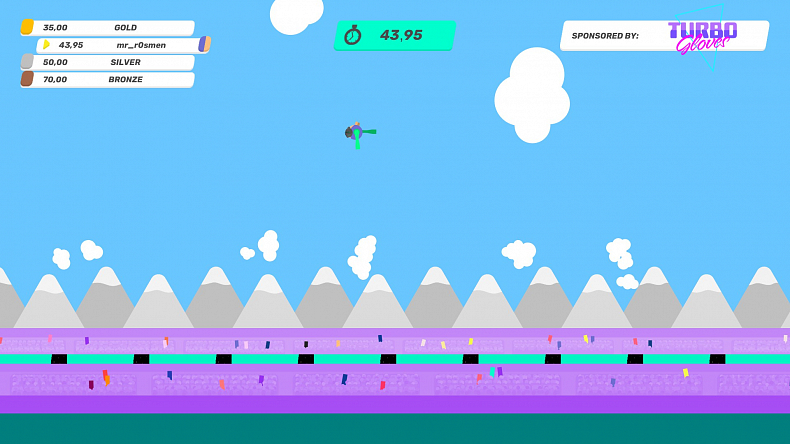Select the BRONZE medal time row
The image size is (790, 444).
108,79
